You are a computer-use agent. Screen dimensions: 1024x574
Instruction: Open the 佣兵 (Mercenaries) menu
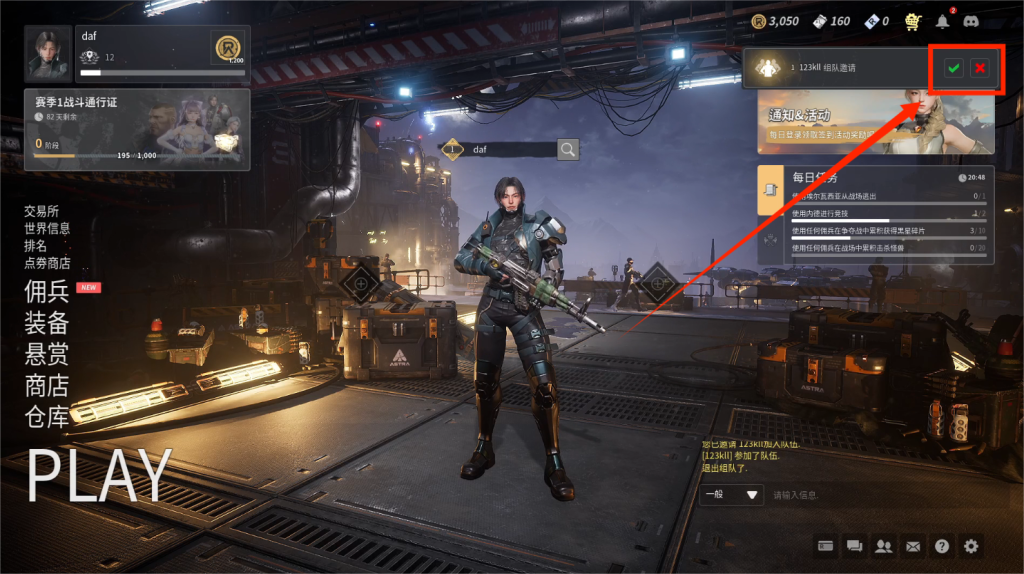(47, 291)
